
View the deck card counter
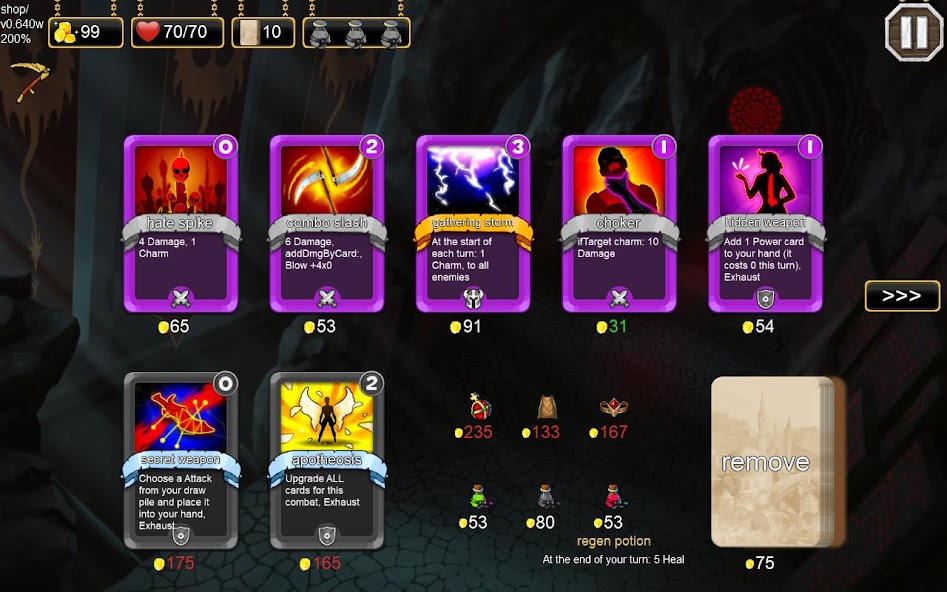point(263,32)
